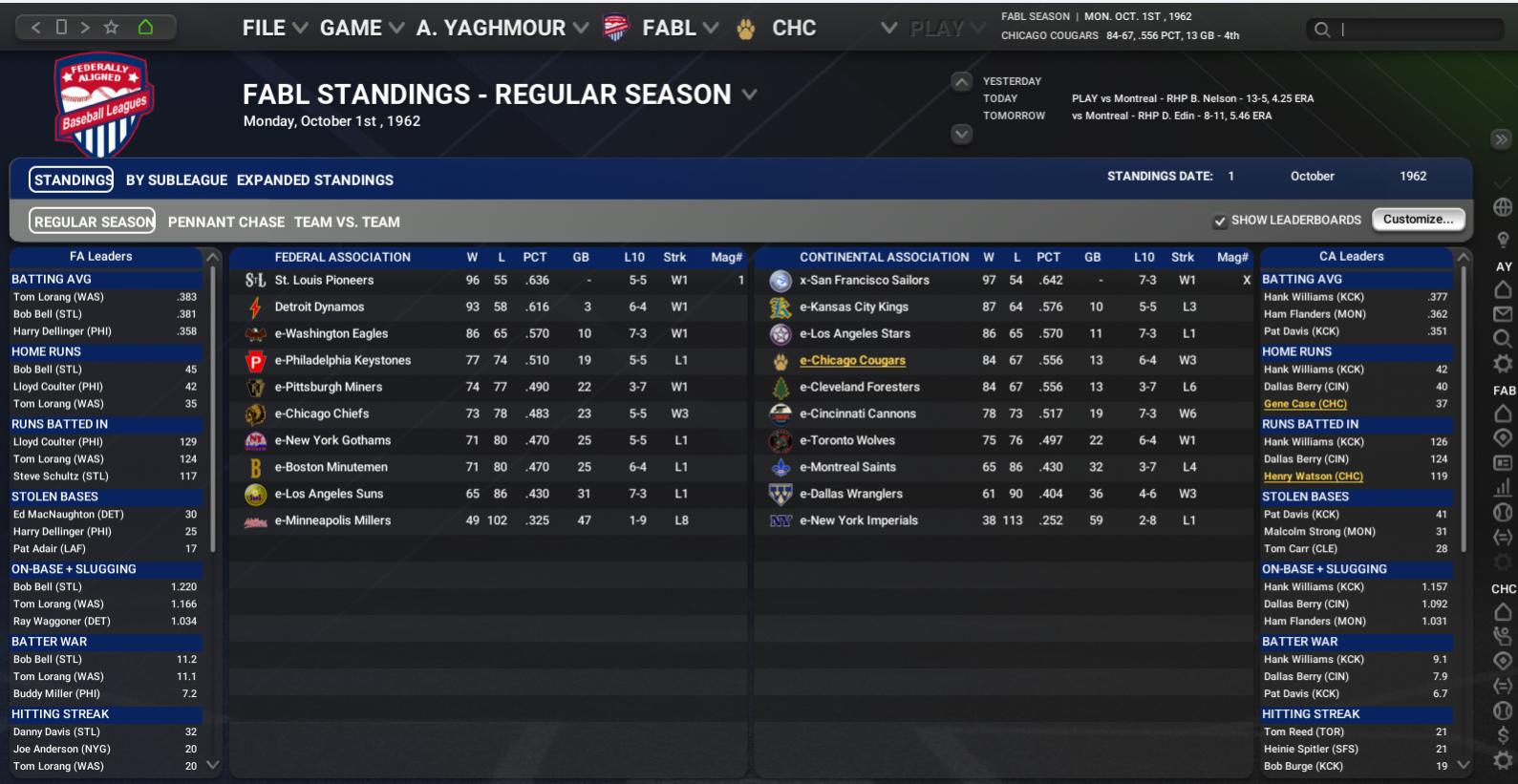Screen dimensions: 1518x784
Task: Click the Customize... button
Action: (x=1418, y=220)
